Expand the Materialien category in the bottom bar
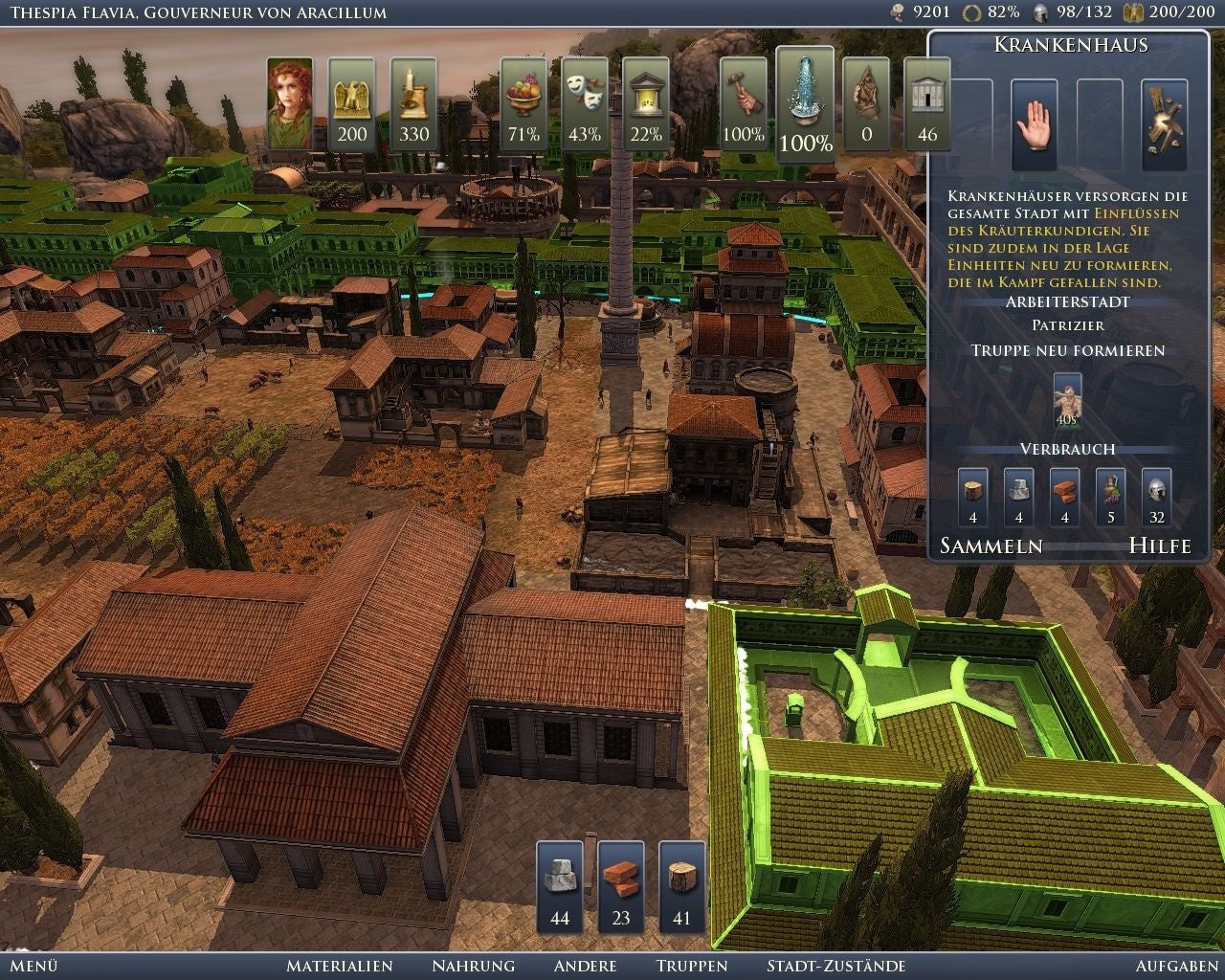The height and width of the screenshot is (980, 1225). tap(342, 967)
